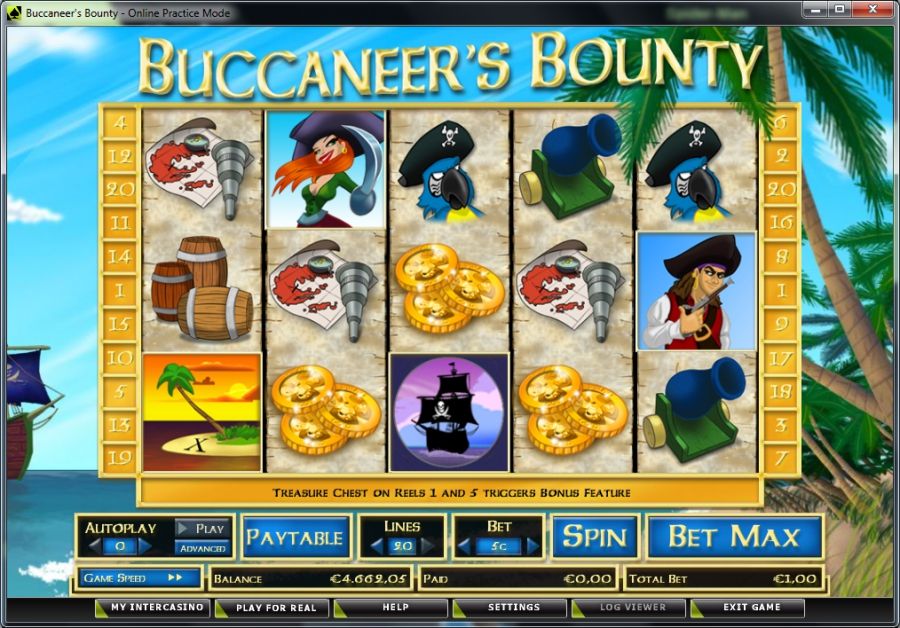Screen dimensions: 900x628
Task: Spin the reels
Action: 594,536
